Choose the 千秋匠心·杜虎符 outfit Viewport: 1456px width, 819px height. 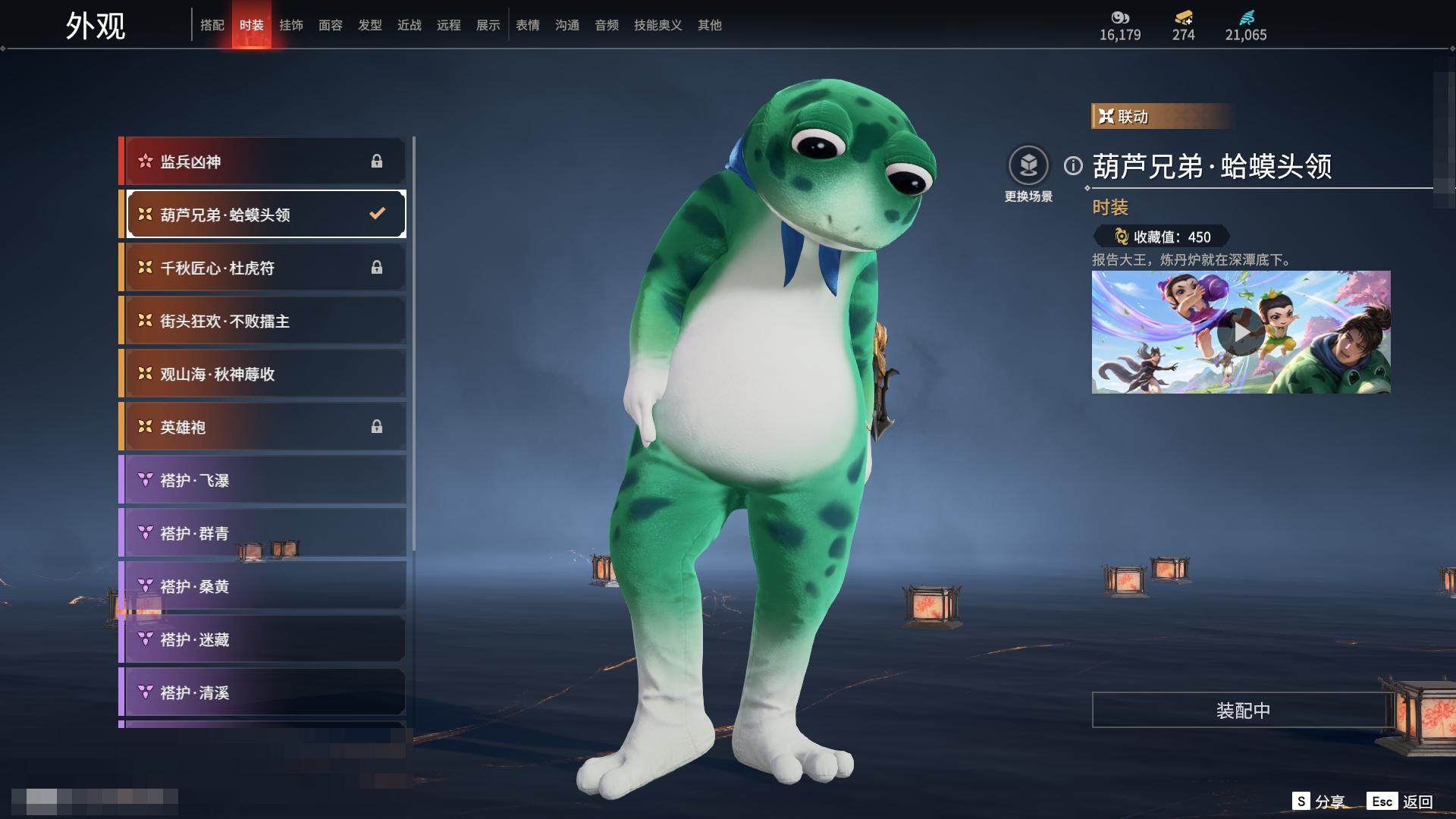click(263, 268)
